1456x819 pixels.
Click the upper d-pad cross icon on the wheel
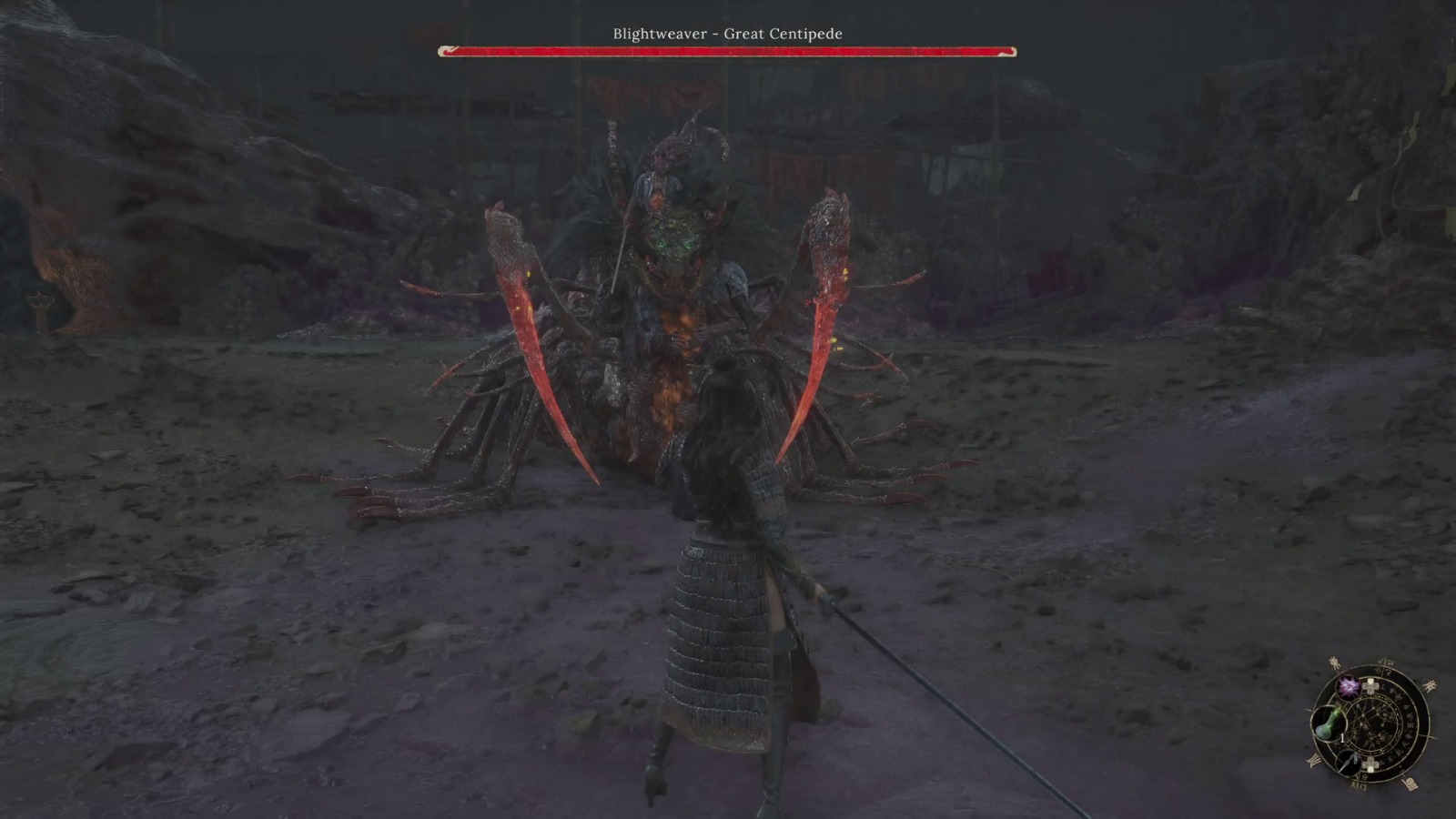coord(1370,686)
